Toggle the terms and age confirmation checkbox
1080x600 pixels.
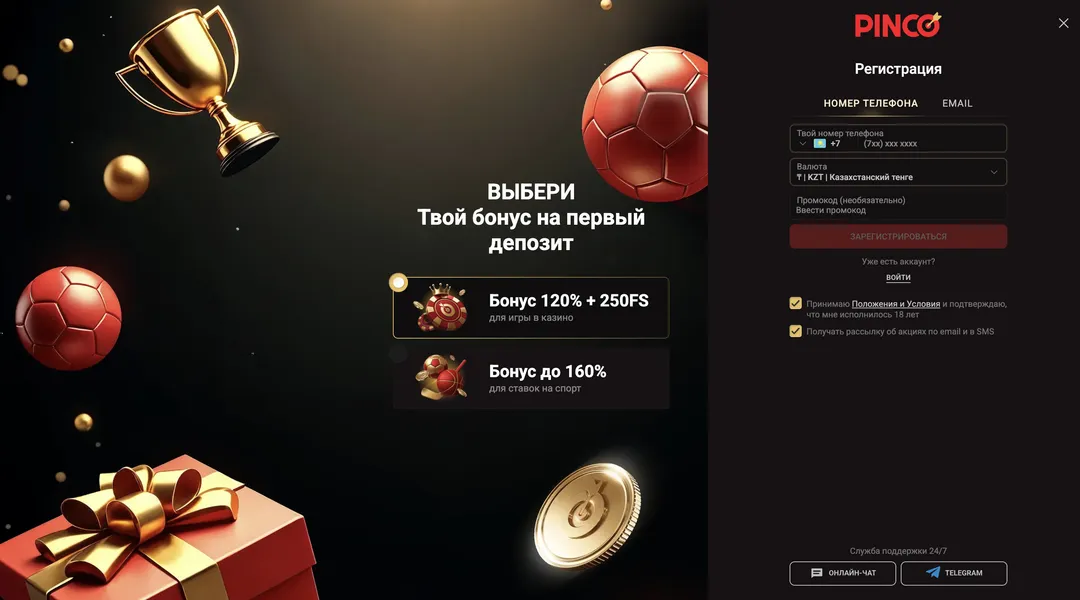tap(796, 303)
